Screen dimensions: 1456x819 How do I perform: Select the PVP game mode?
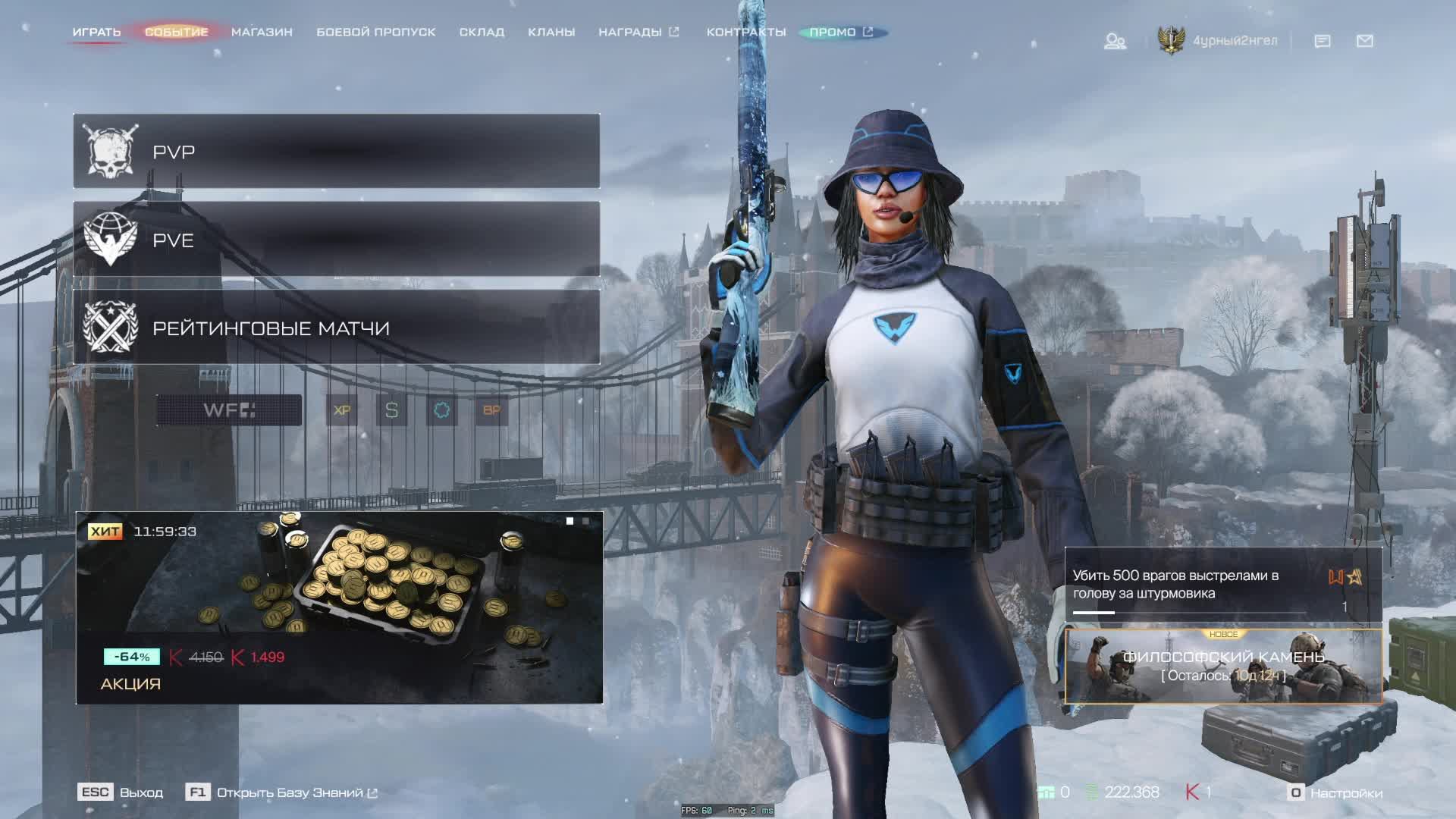click(336, 151)
